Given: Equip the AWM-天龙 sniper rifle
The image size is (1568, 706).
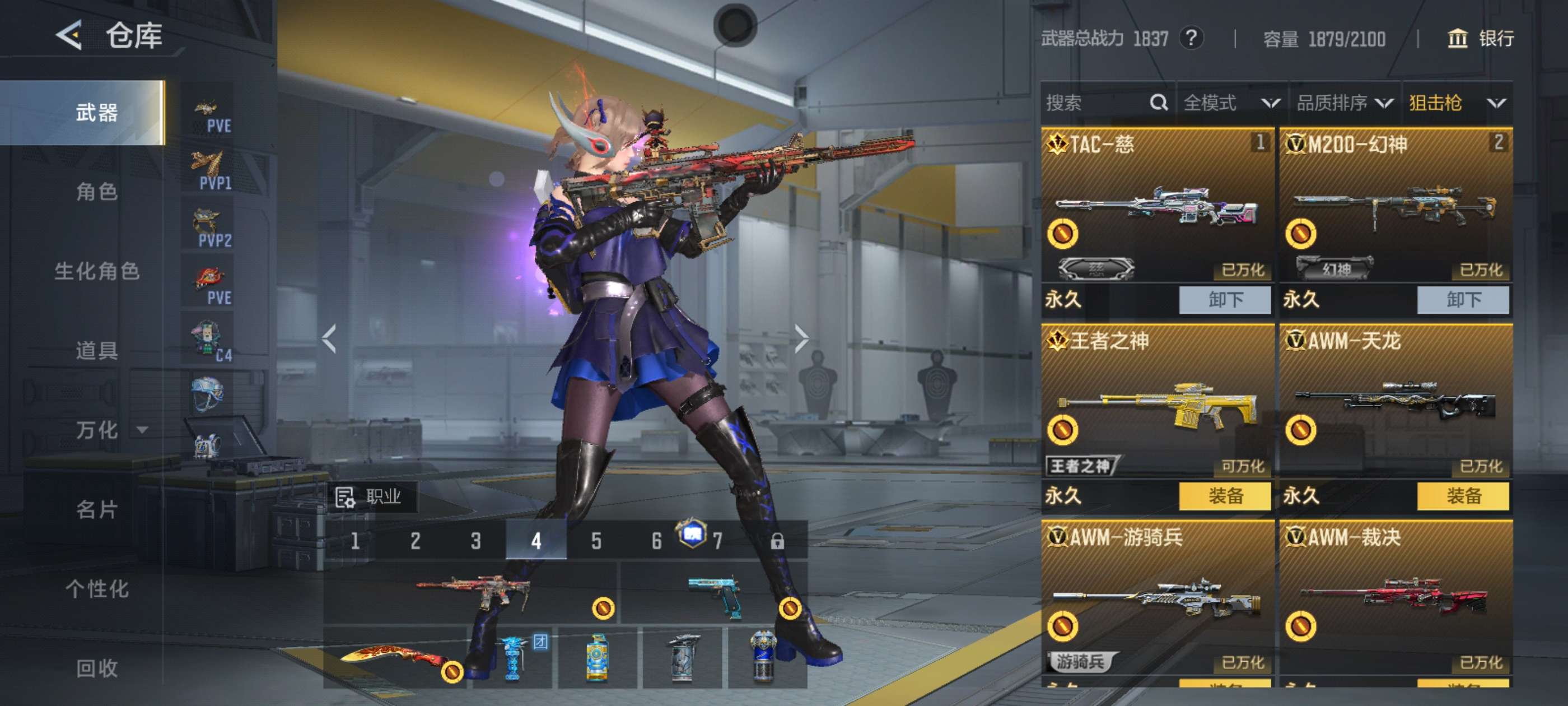Looking at the screenshot, I should tap(1463, 496).
